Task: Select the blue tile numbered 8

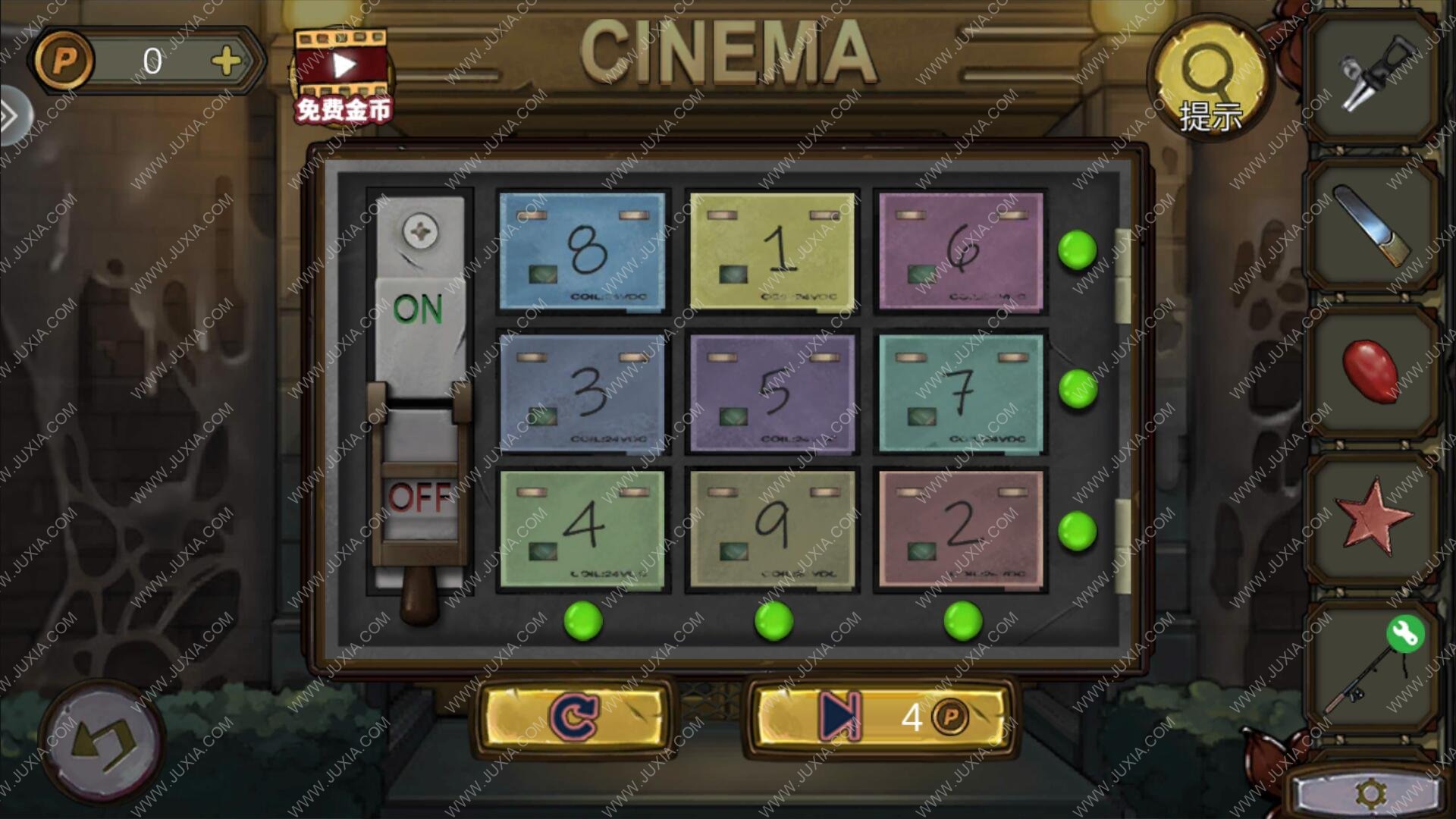Action: coord(582,251)
